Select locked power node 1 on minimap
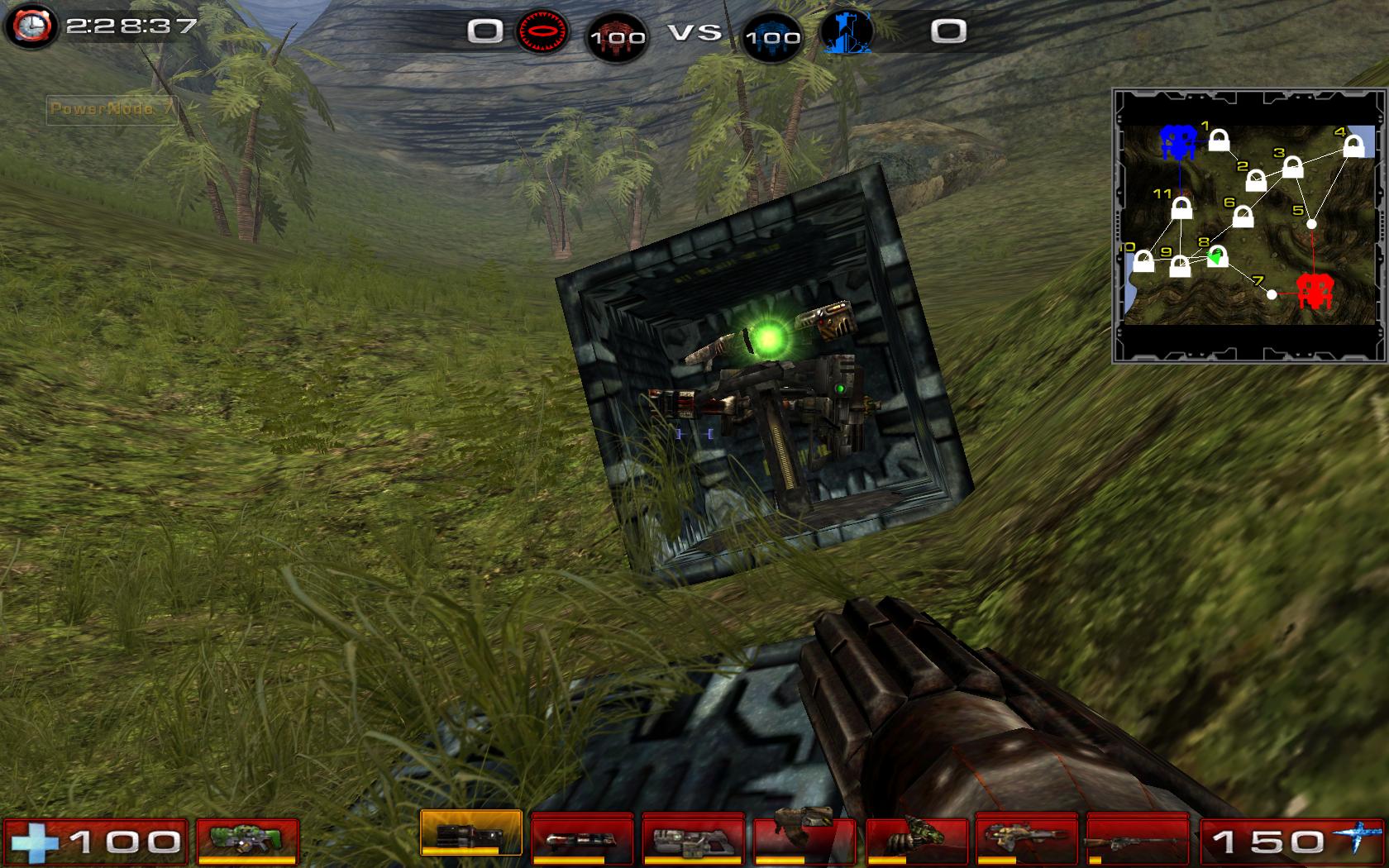The width and height of the screenshot is (1389, 868). point(1219,141)
